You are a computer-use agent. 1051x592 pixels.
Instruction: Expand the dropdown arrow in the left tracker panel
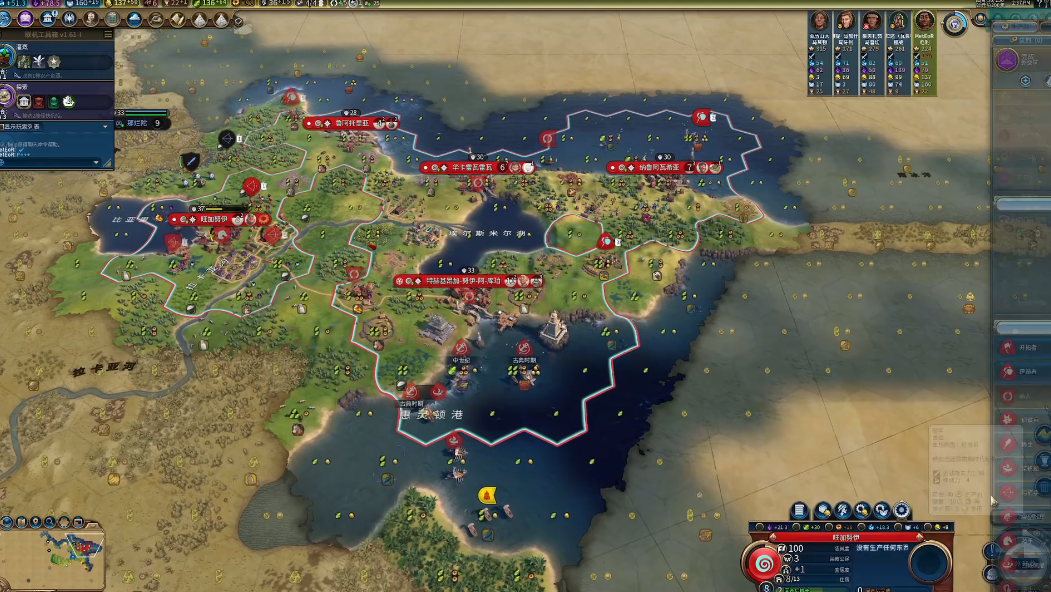pyautogui.click(x=107, y=127)
